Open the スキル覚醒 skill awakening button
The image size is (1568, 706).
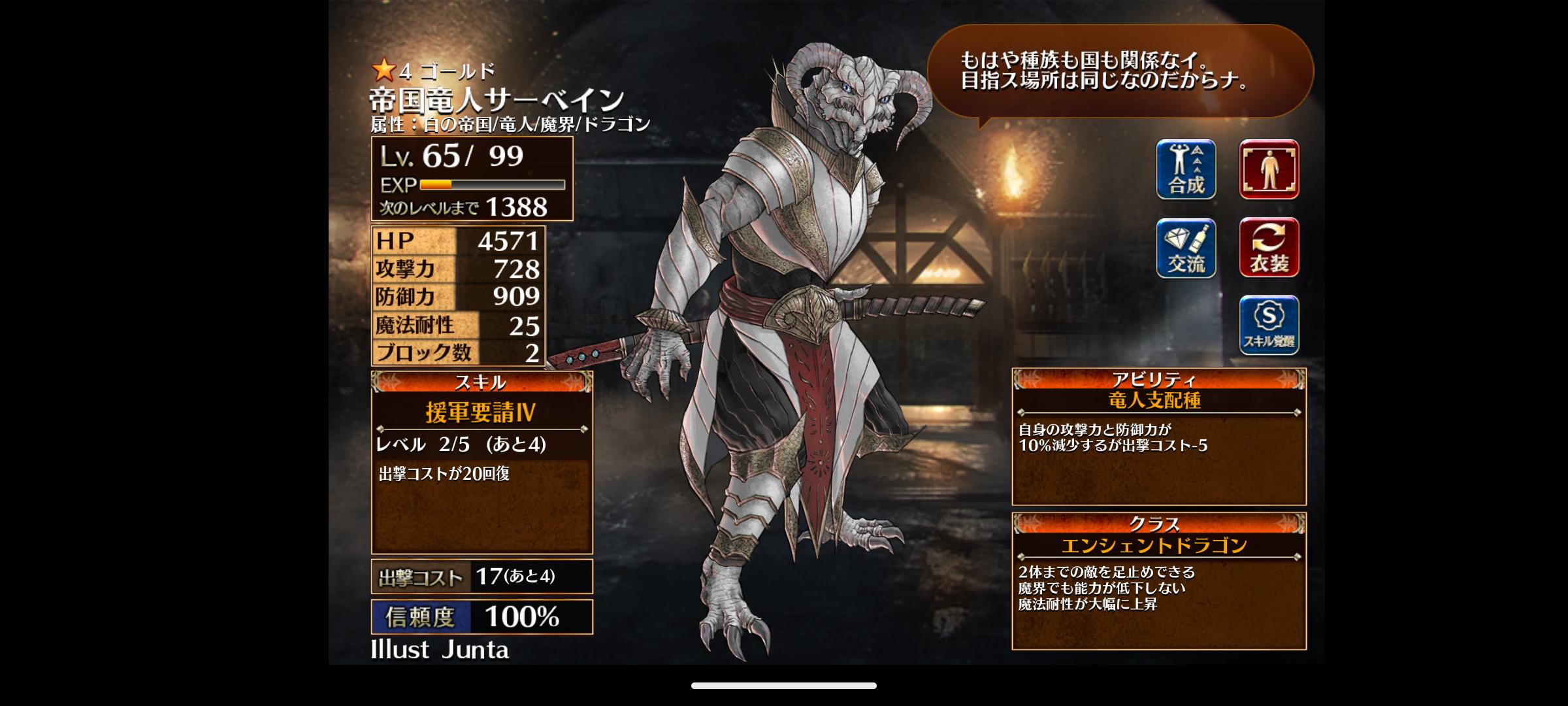1269,326
